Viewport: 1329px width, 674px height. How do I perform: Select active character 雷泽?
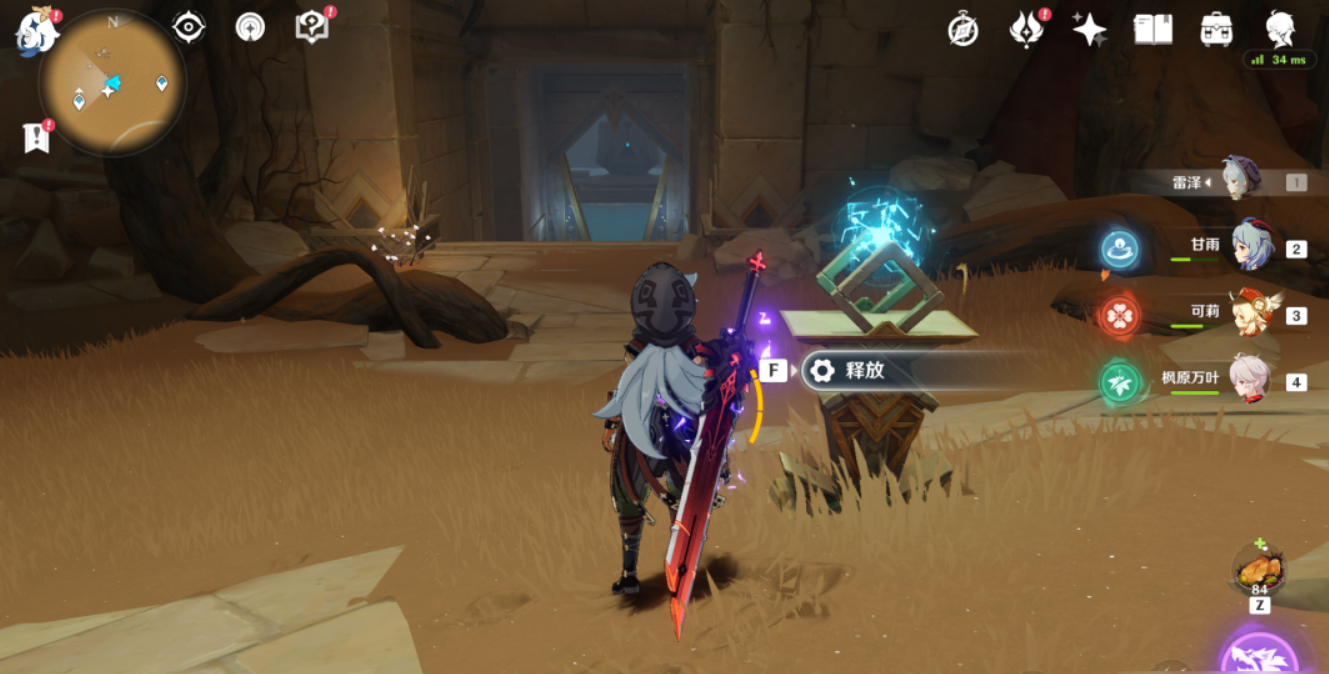[1243, 181]
